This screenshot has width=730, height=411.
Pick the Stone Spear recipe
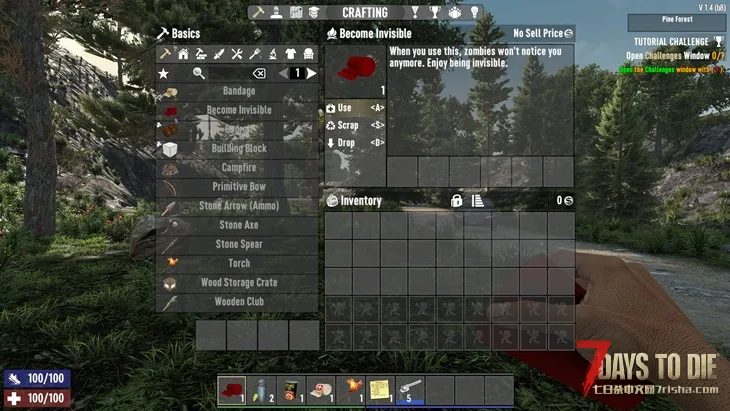(x=238, y=244)
